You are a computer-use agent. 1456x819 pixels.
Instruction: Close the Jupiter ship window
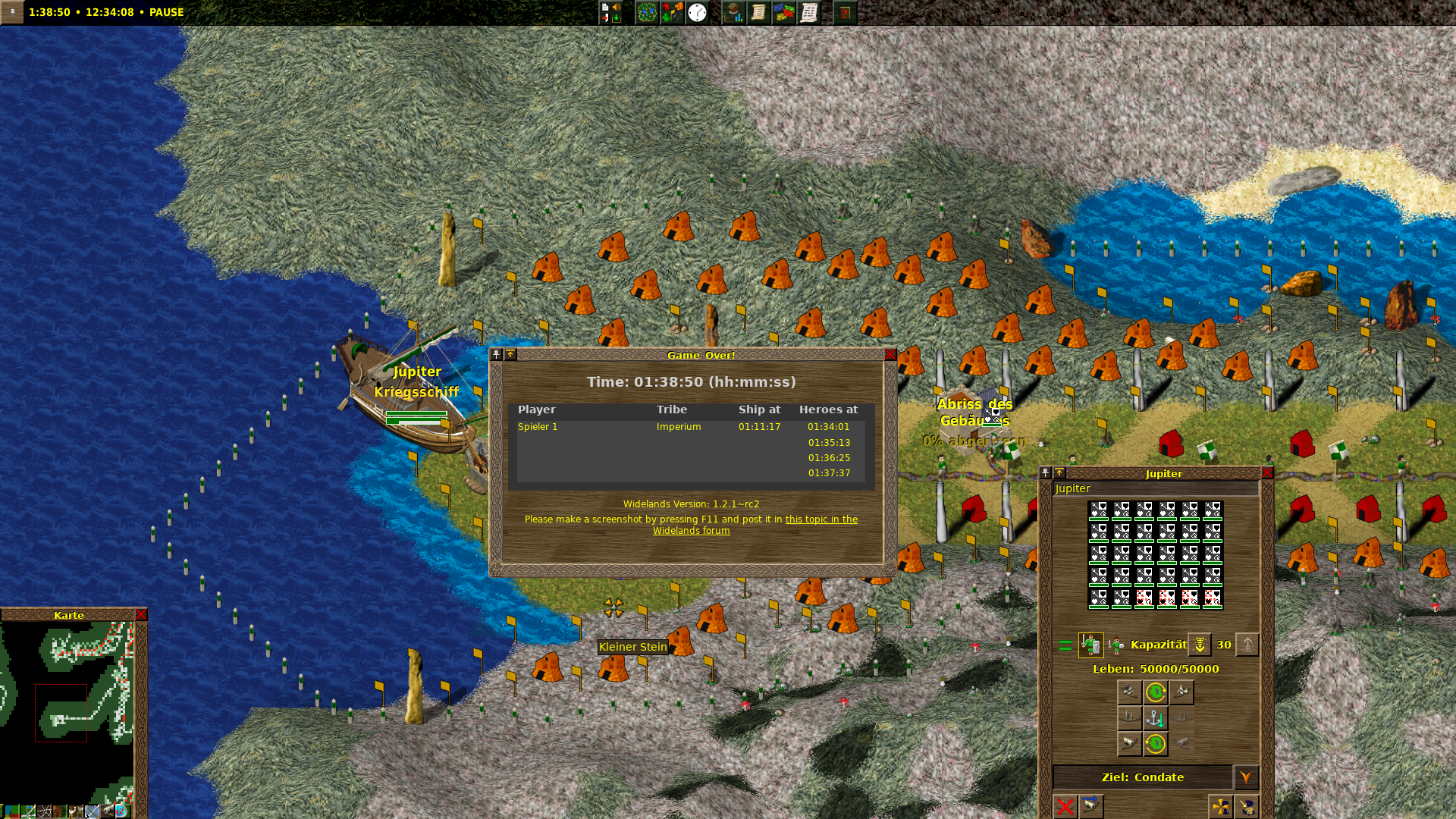pyautogui.click(x=1266, y=473)
